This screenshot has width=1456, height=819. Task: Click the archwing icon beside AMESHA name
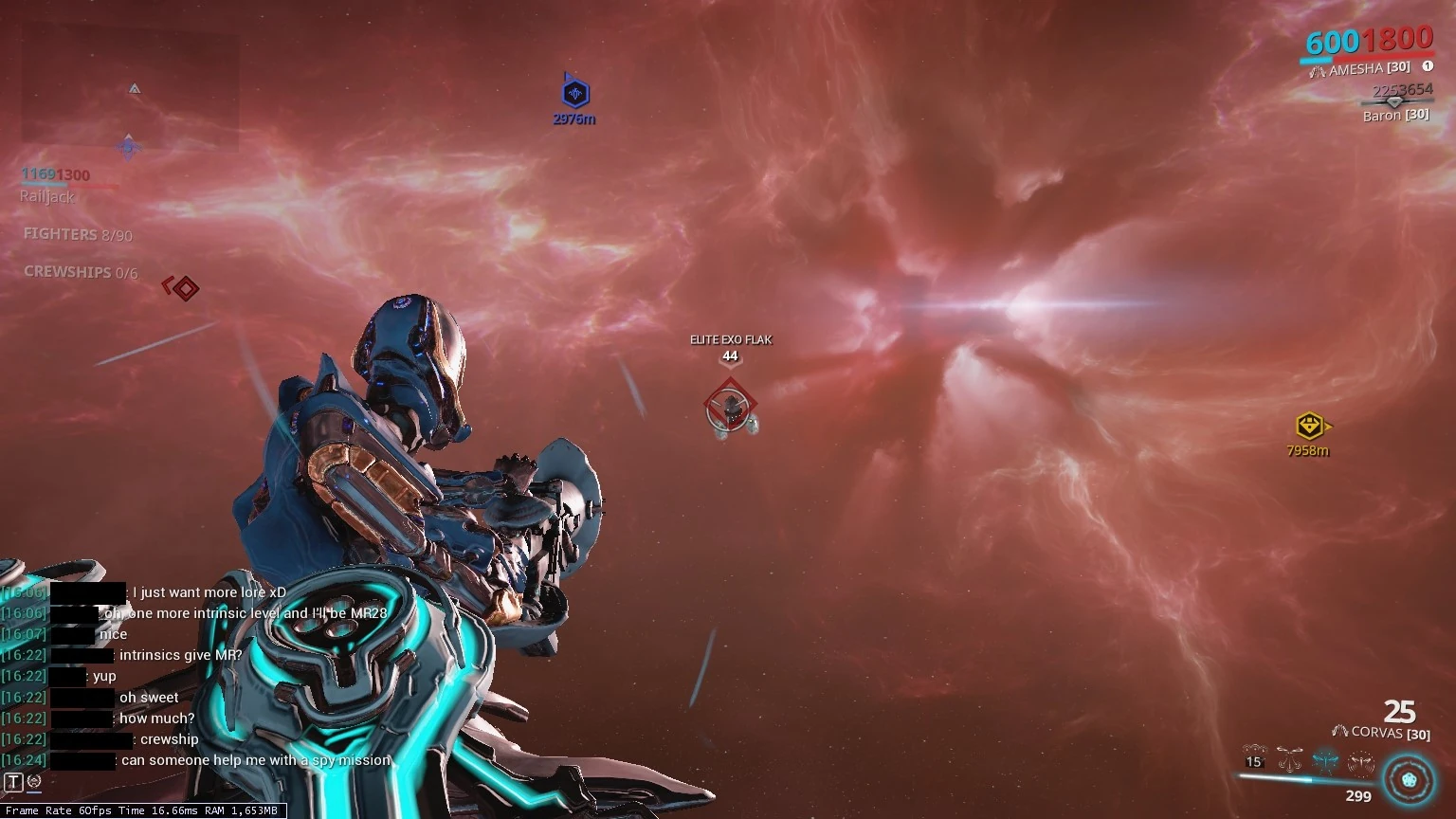click(x=1318, y=68)
